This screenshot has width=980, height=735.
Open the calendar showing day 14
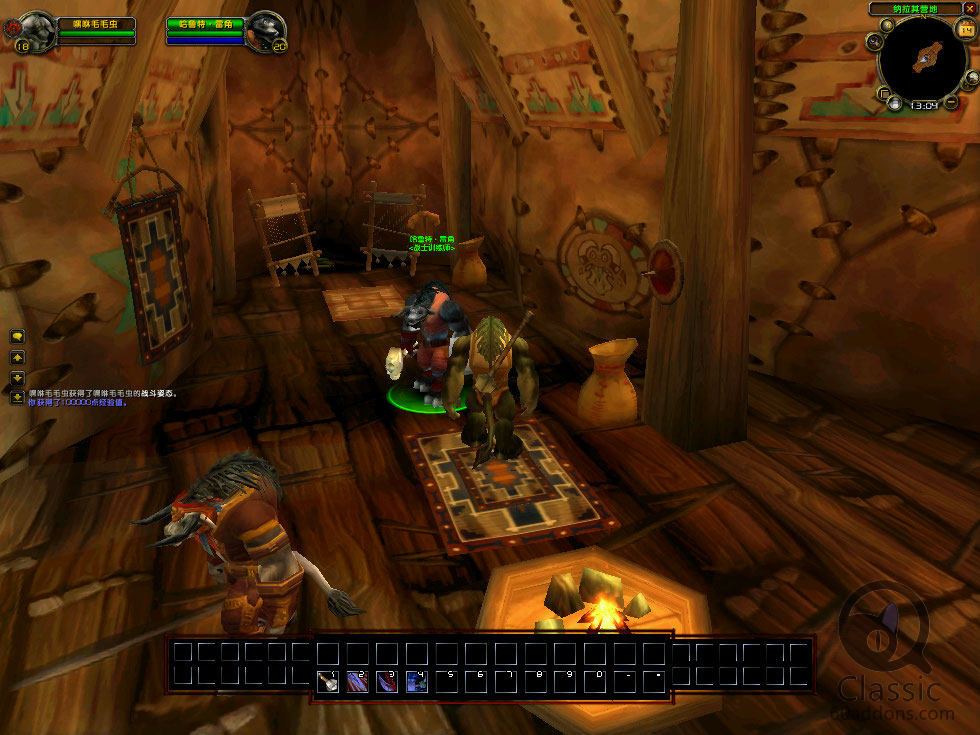(x=966, y=30)
